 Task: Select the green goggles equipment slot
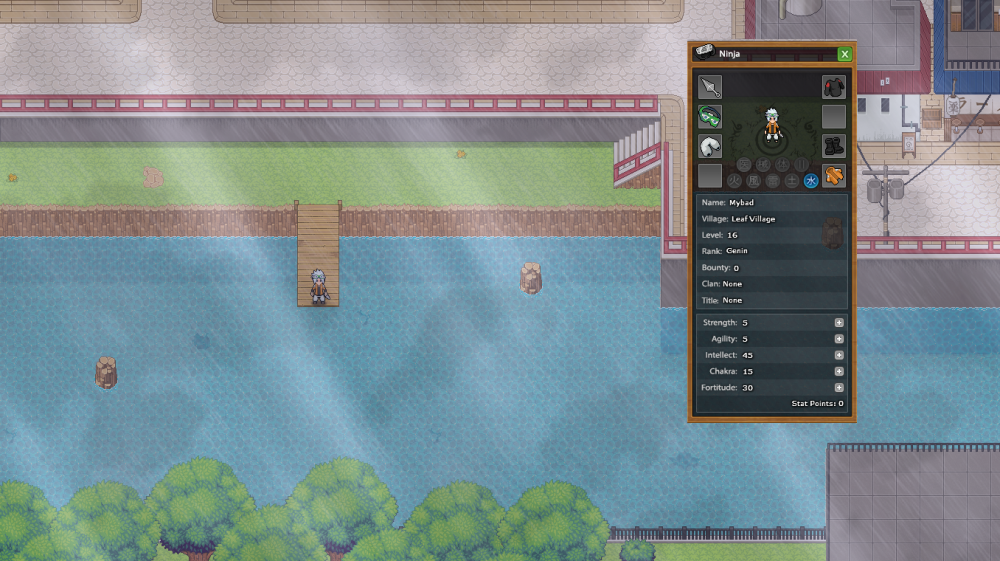(x=710, y=117)
